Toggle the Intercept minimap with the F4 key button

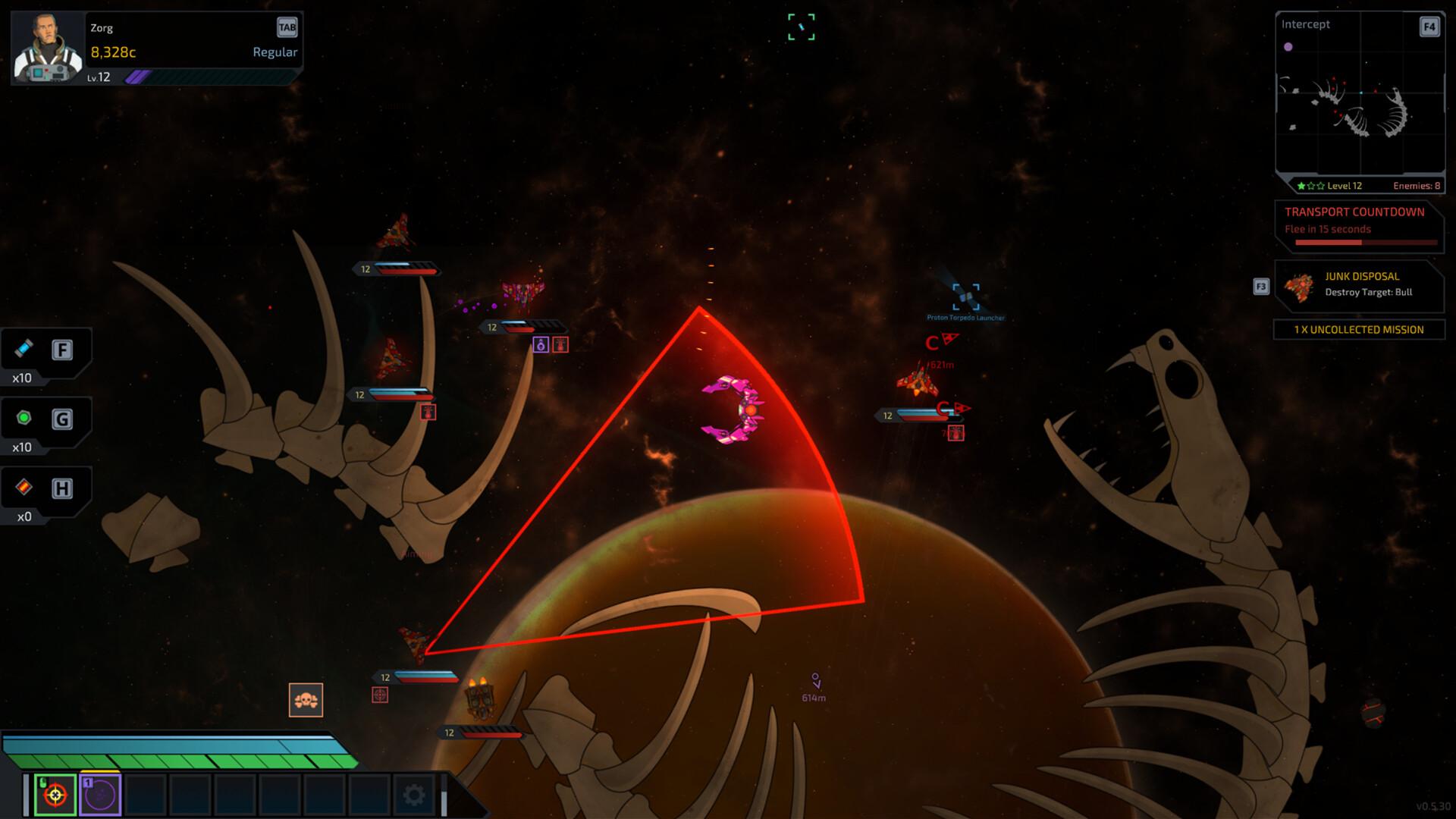1429,25
